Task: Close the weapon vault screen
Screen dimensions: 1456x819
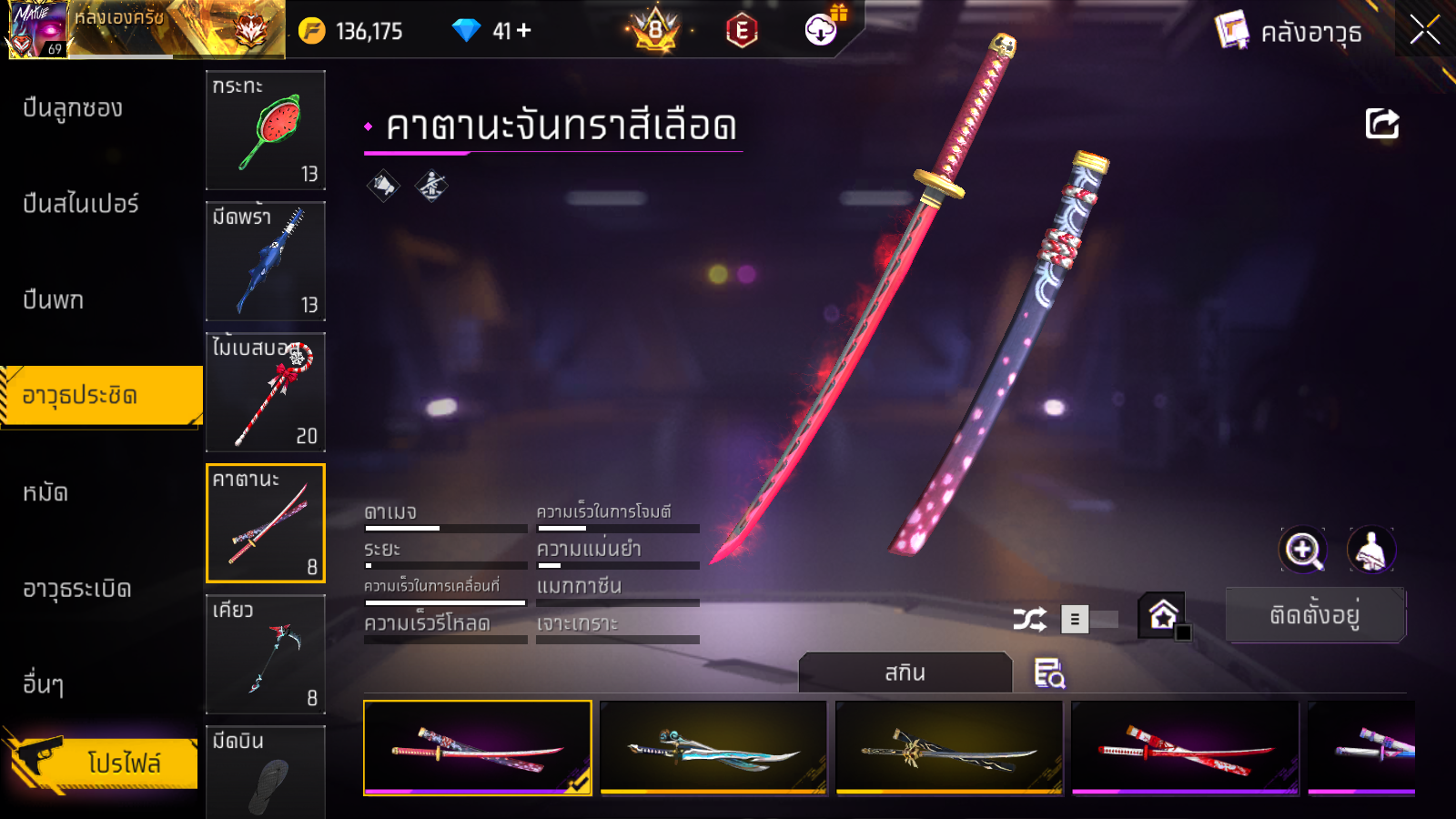Action: pos(1424,31)
